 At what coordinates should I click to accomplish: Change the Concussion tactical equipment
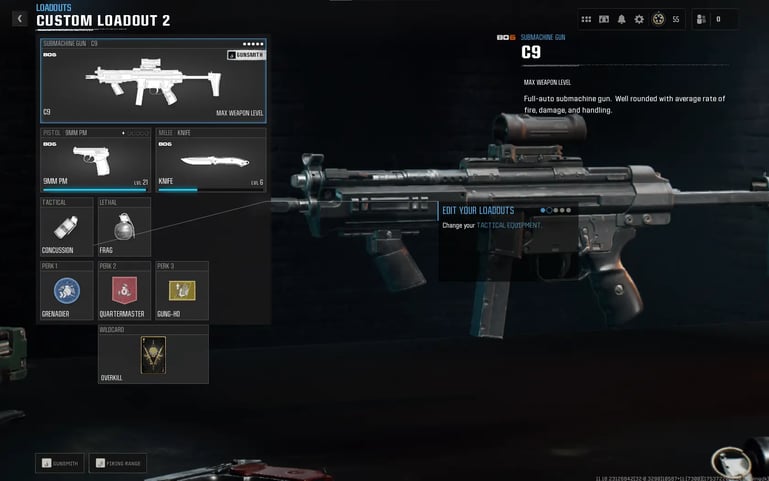coord(66,227)
